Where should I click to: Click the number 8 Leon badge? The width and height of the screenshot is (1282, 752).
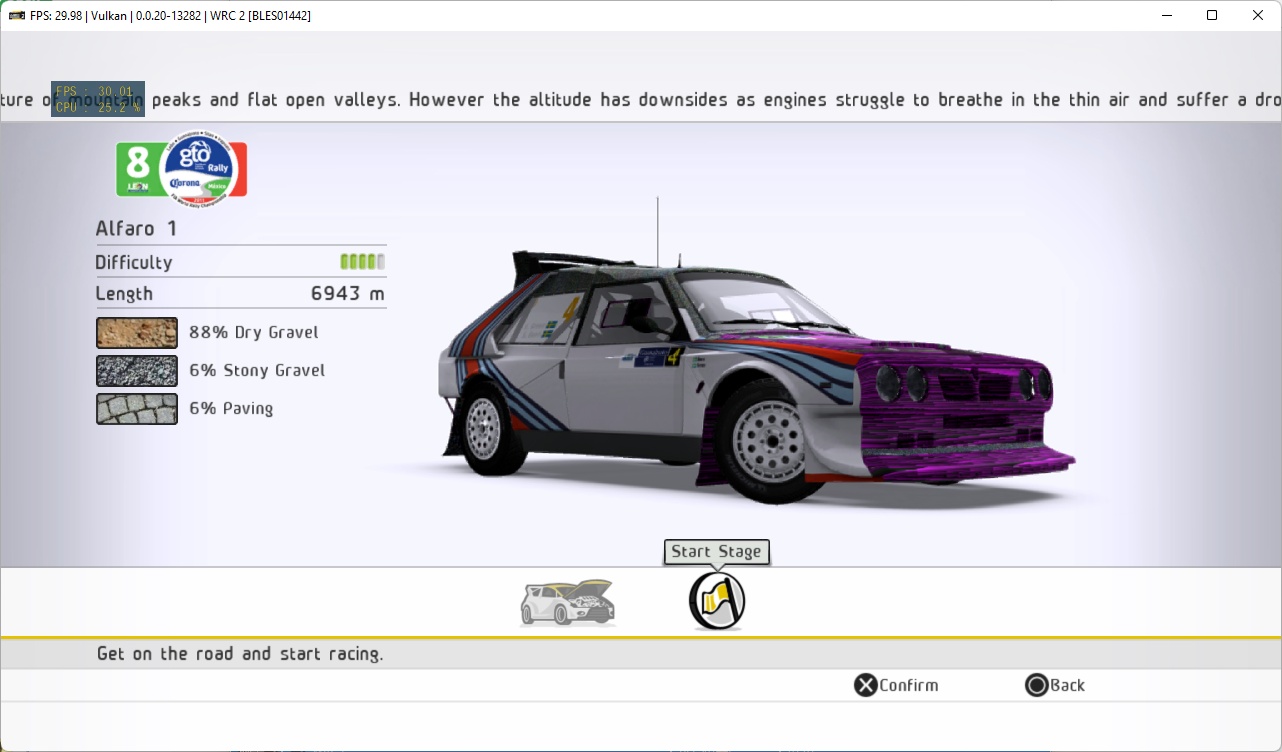click(x=135, y=165)
